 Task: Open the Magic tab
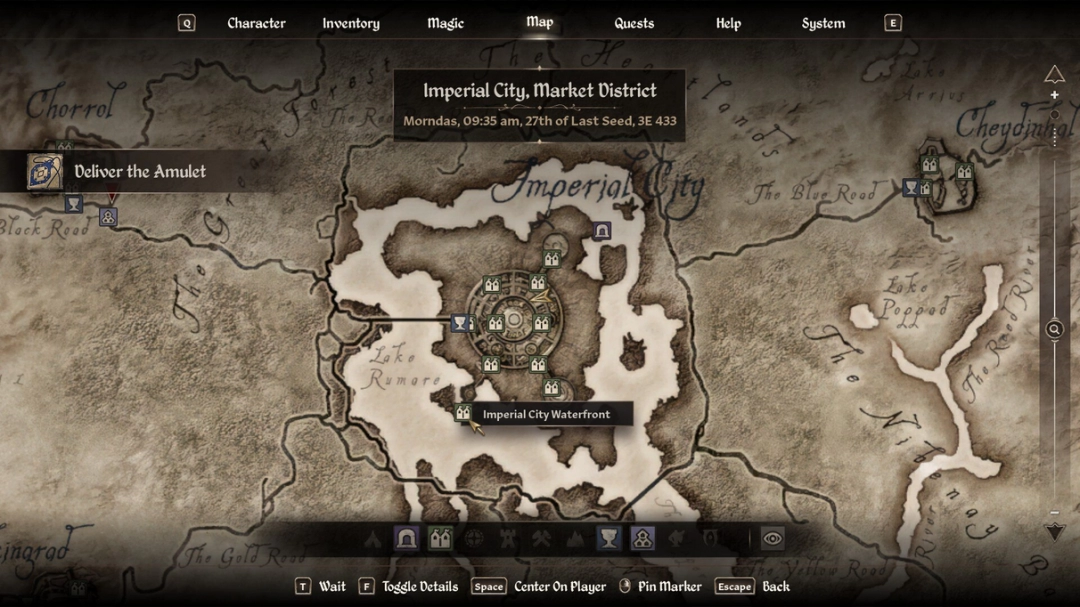tap(445, 23)
